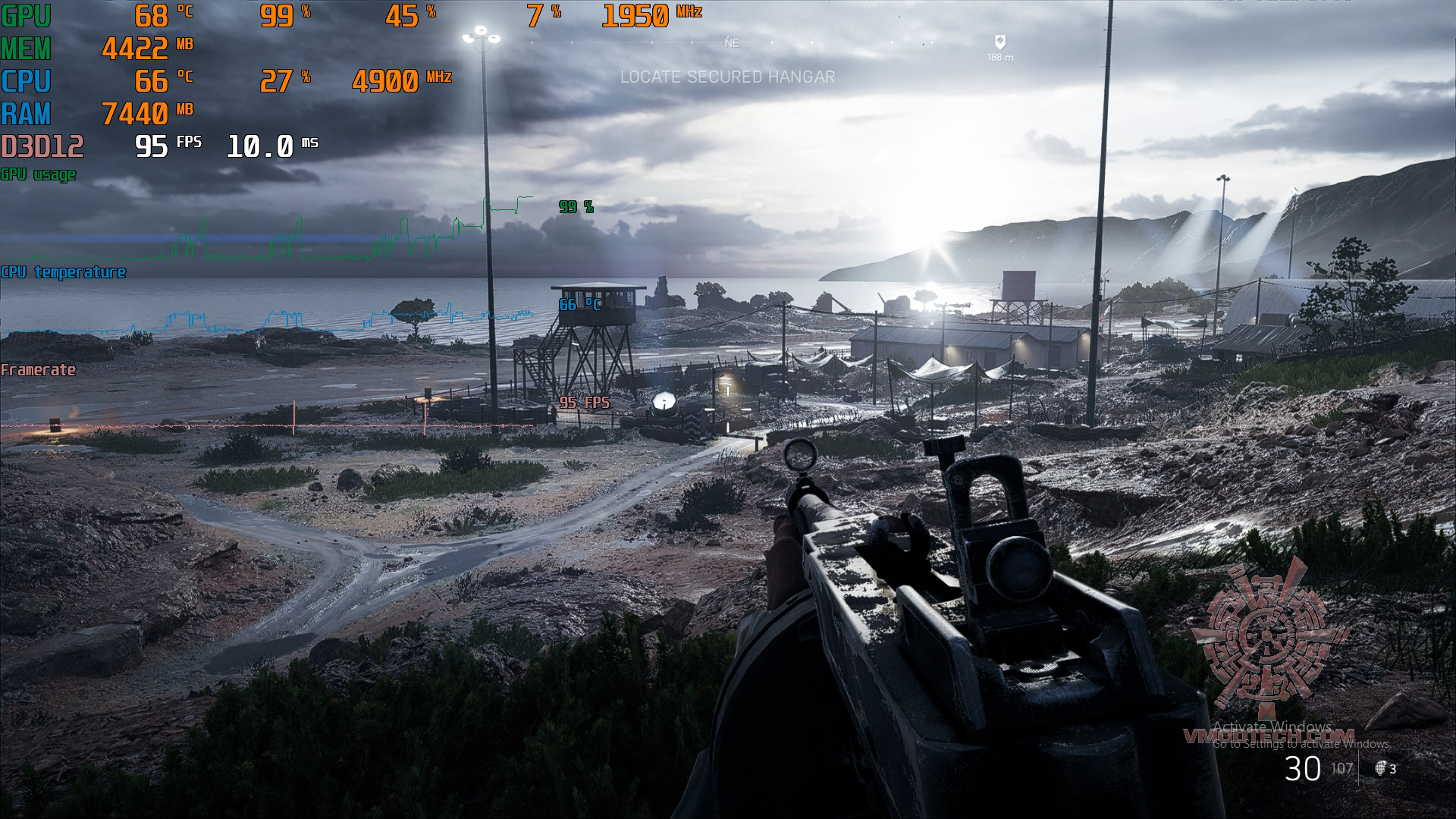
Task: Select the grenade icon by the ammo counter
Action: click(1380, 768)
